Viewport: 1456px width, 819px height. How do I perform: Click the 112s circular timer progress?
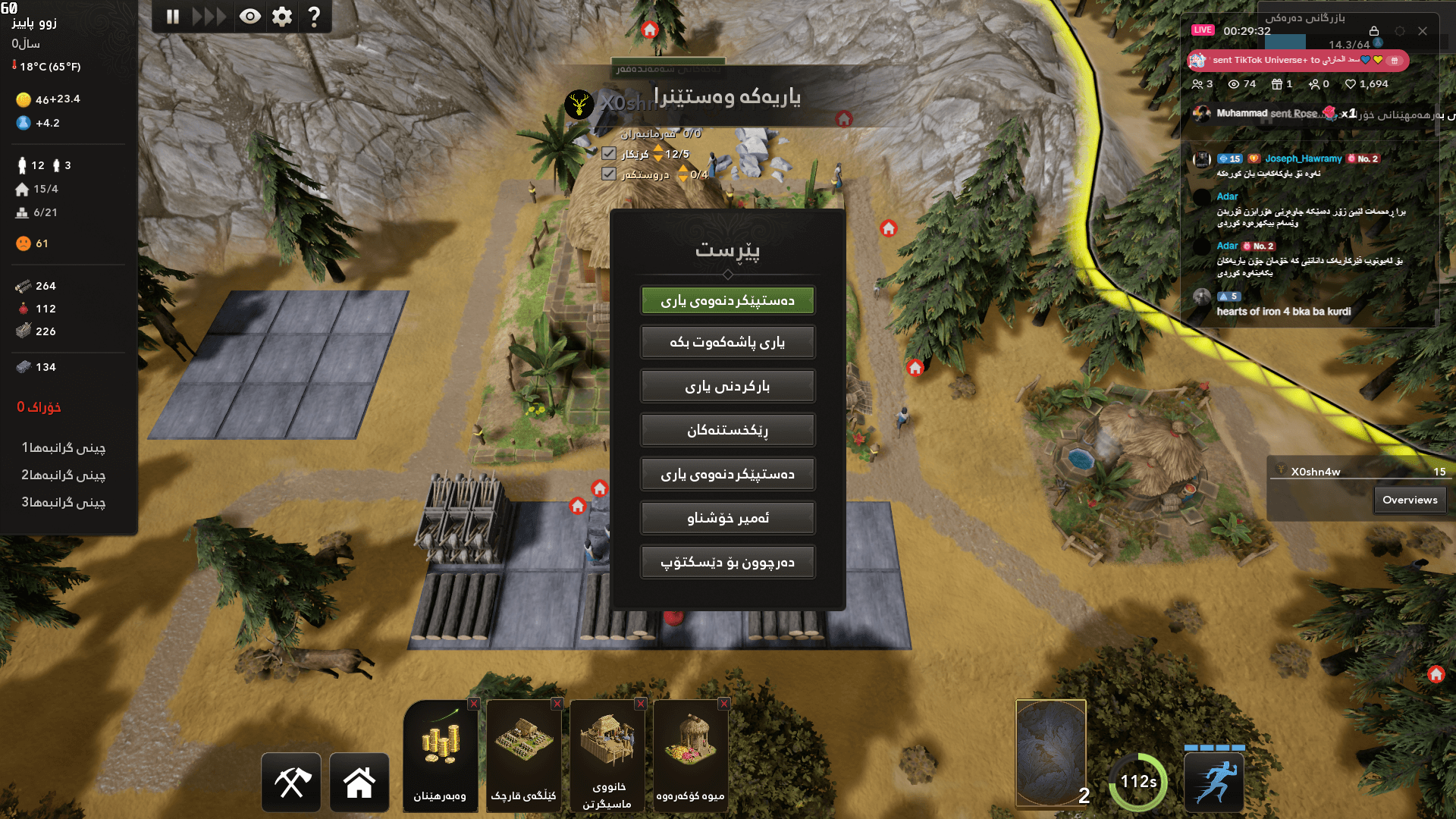click(1139, 780)
